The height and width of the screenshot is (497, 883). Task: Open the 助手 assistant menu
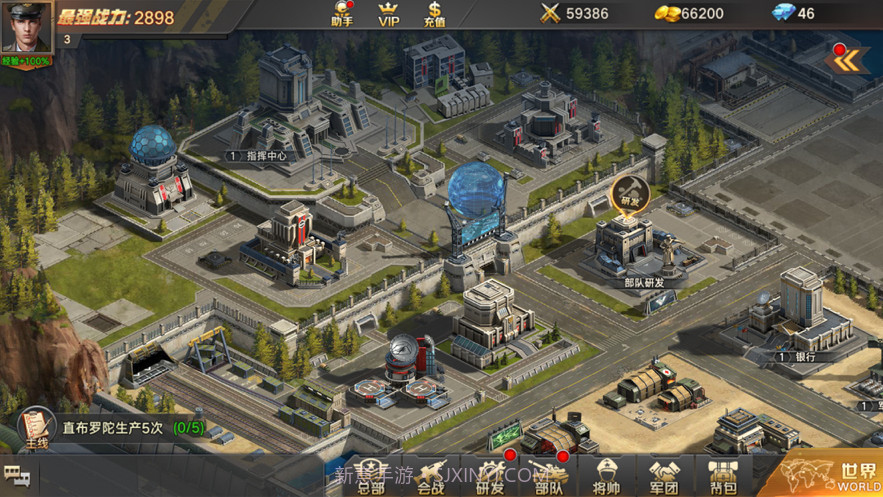pos(342,13)
